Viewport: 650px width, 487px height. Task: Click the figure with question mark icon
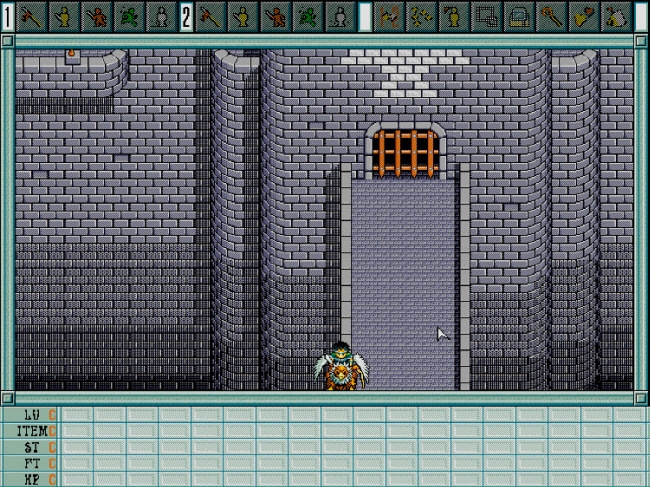click(x=454, y=15)
